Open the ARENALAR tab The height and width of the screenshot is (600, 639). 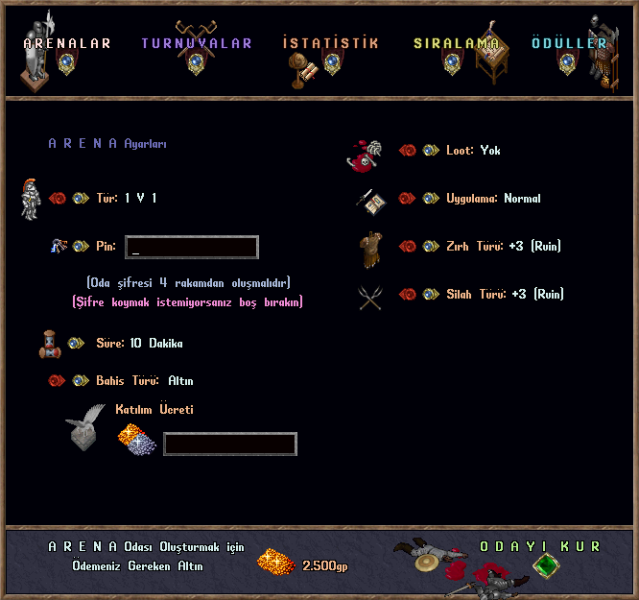tap(67, 44)
